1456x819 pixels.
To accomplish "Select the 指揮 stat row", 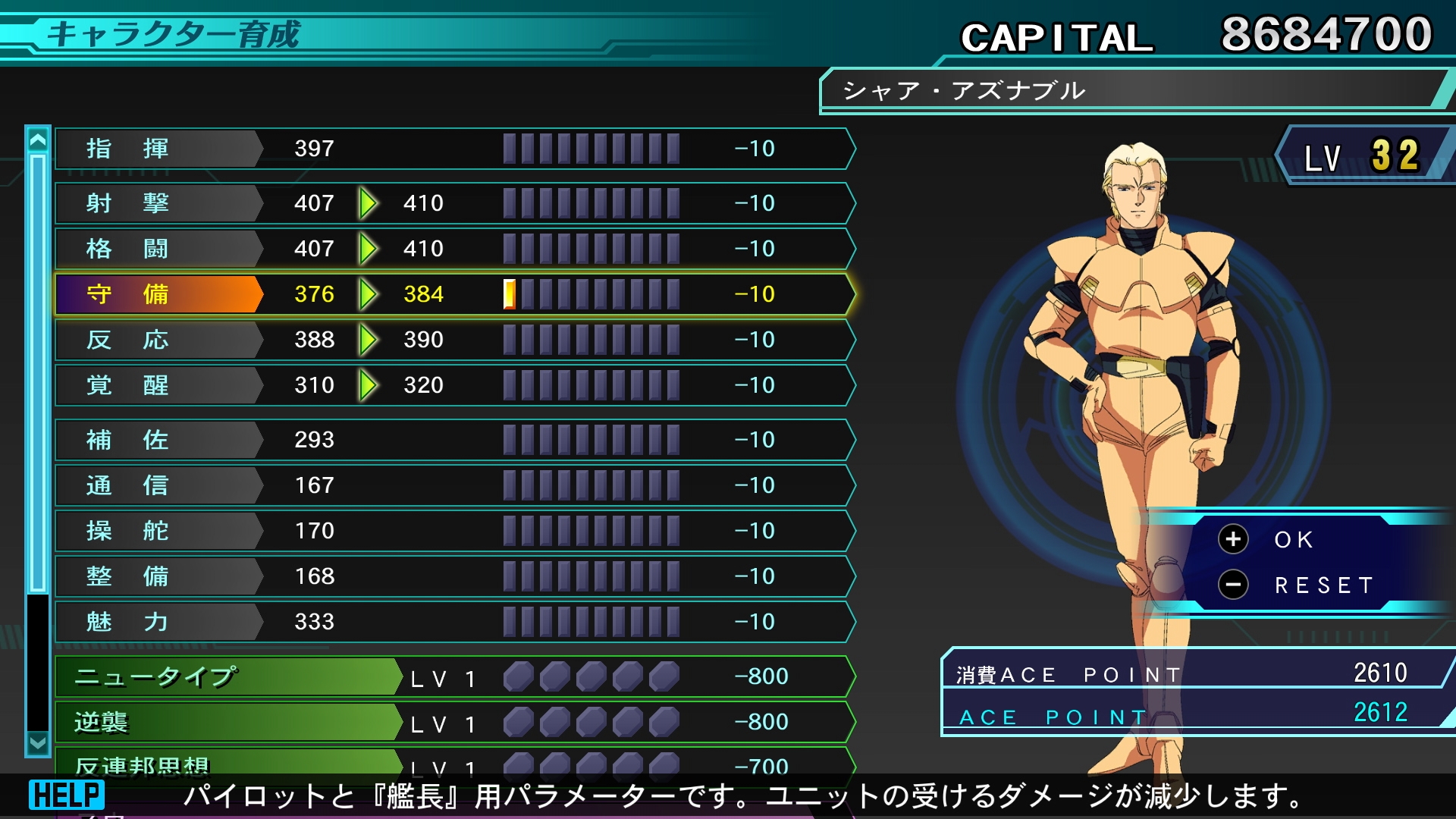I will [x=455, y=149].
